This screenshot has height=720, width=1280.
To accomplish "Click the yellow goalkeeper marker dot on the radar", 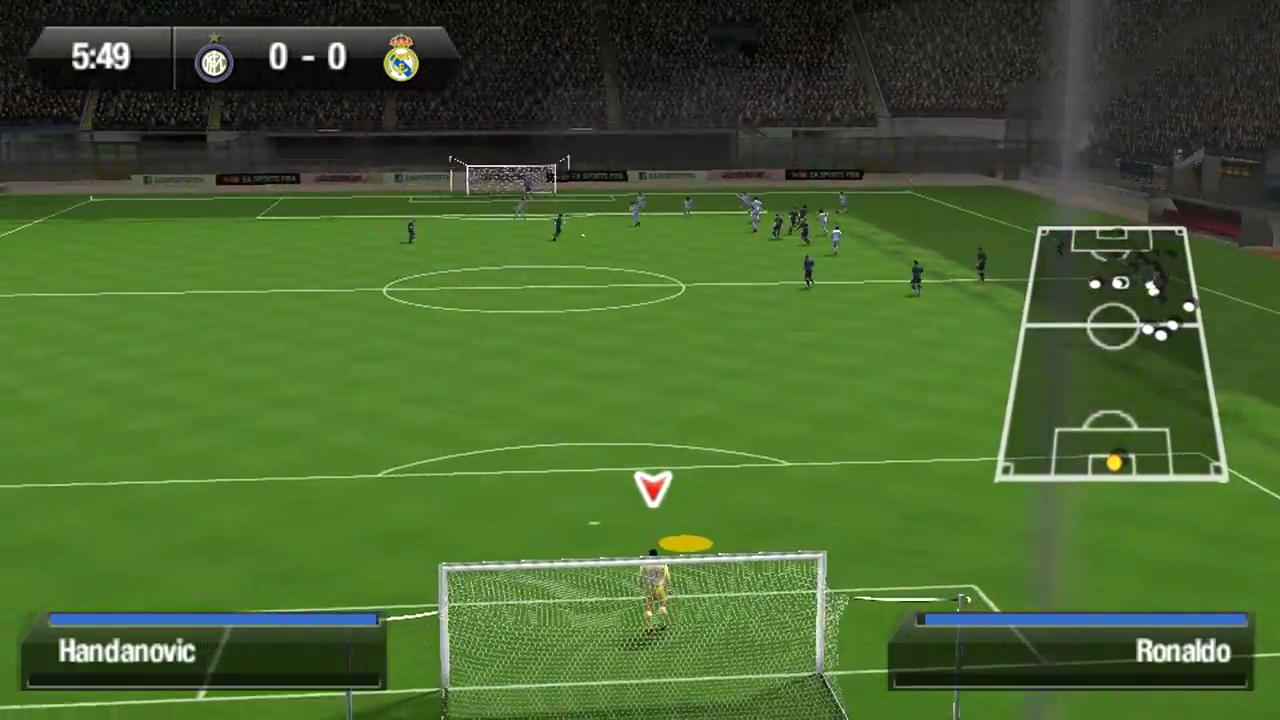I will point(1114,462).
